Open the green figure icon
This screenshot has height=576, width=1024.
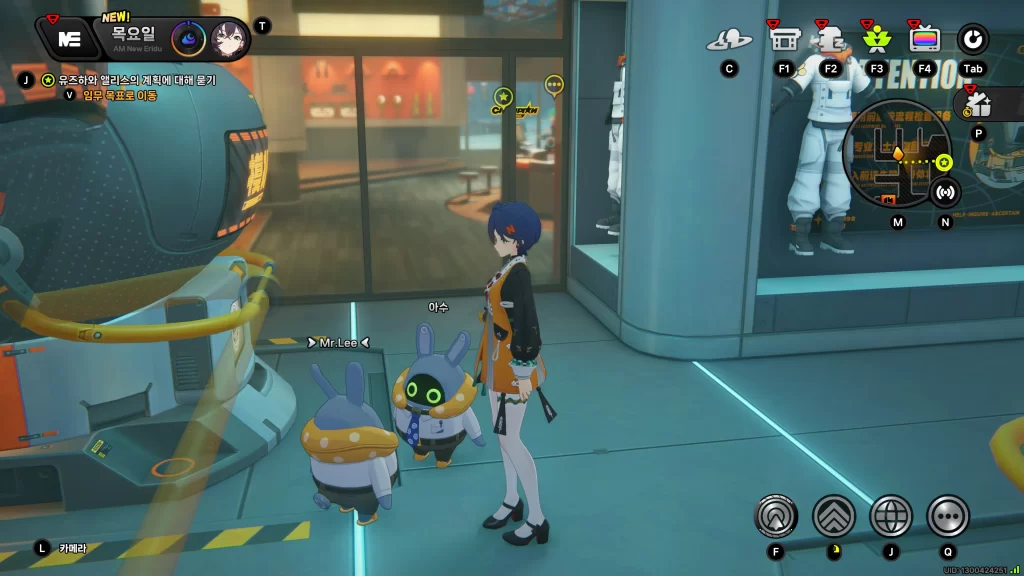click(877, 39)
